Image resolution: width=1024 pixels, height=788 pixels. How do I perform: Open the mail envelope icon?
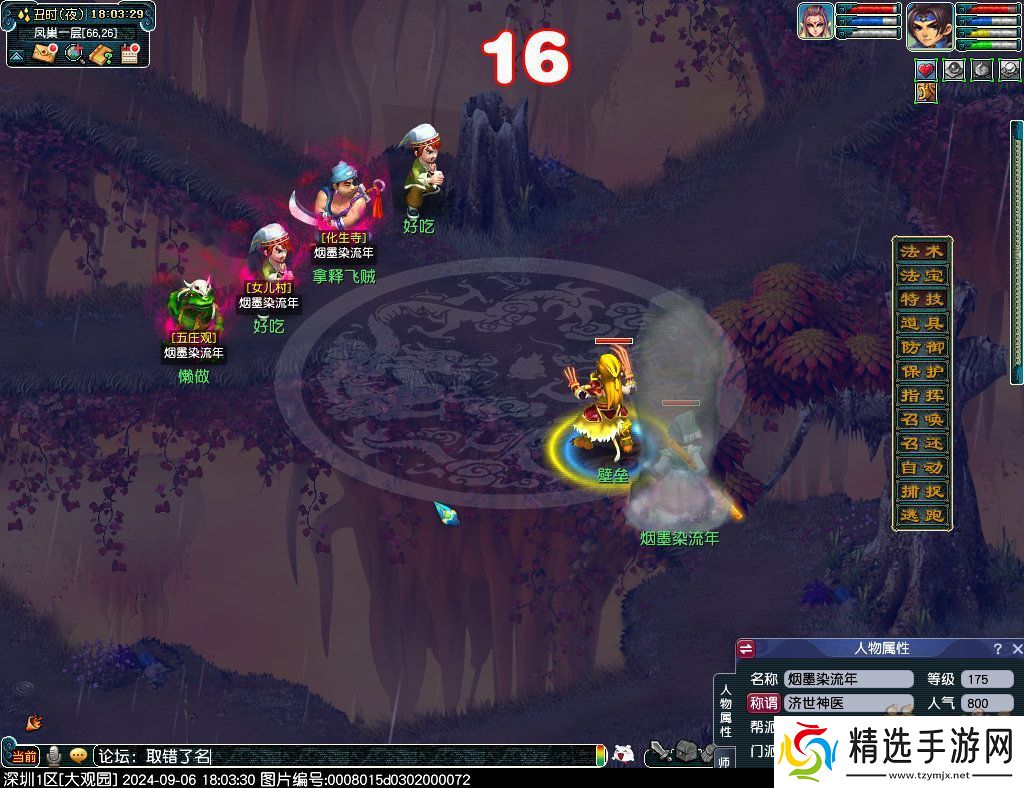[44, 53]
